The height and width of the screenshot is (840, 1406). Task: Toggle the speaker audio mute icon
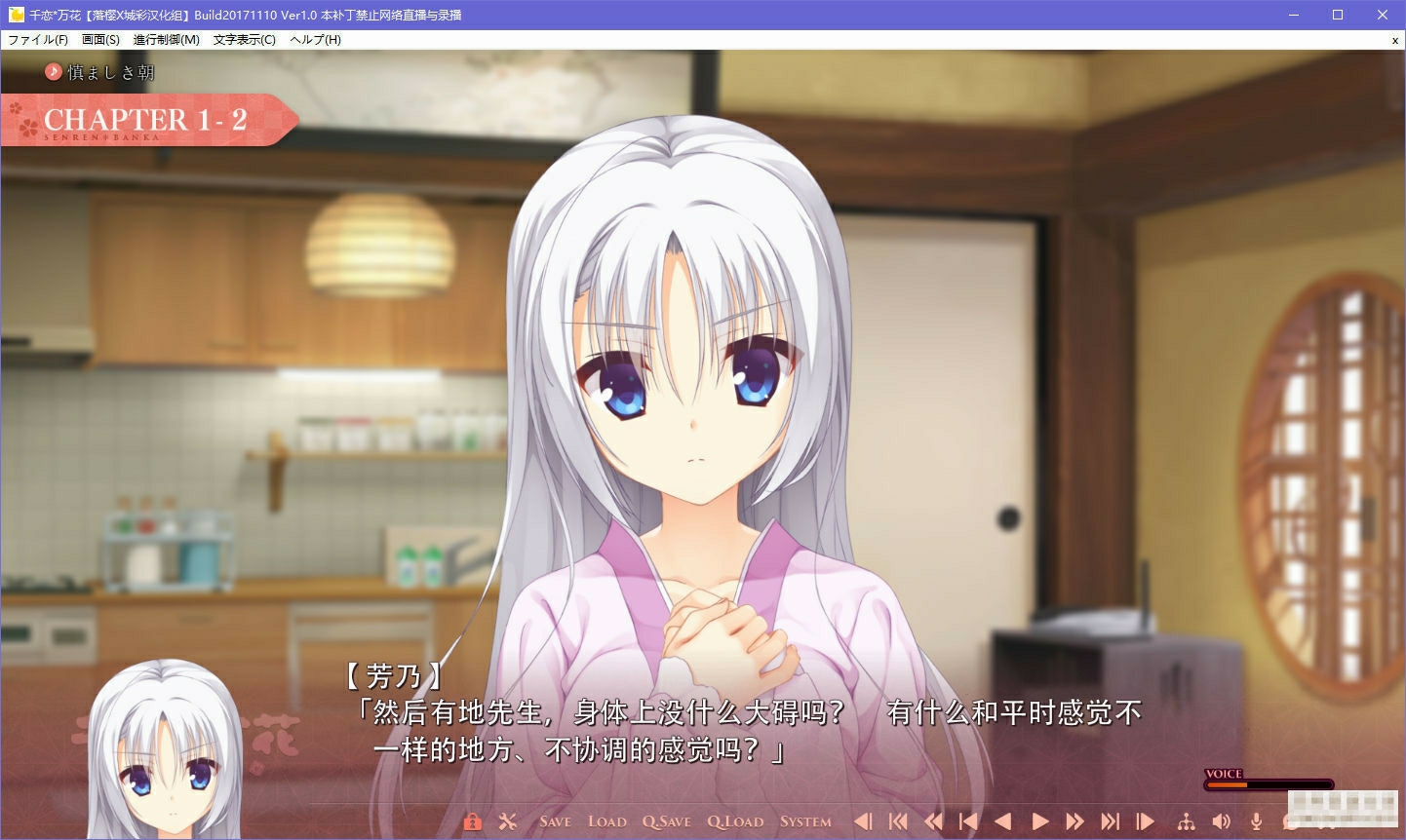tap(1220, 821)
